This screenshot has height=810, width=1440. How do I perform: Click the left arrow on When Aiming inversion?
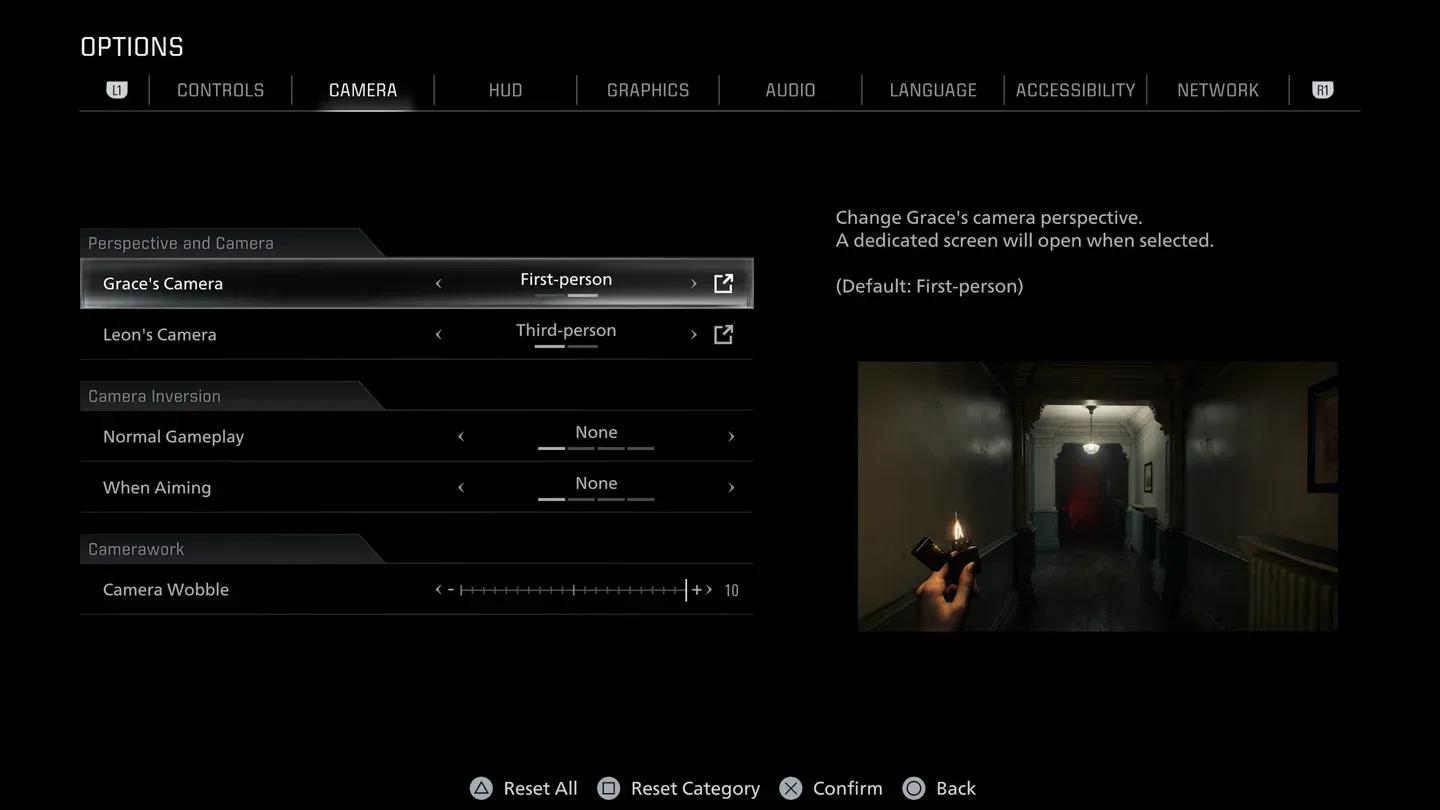461,487
